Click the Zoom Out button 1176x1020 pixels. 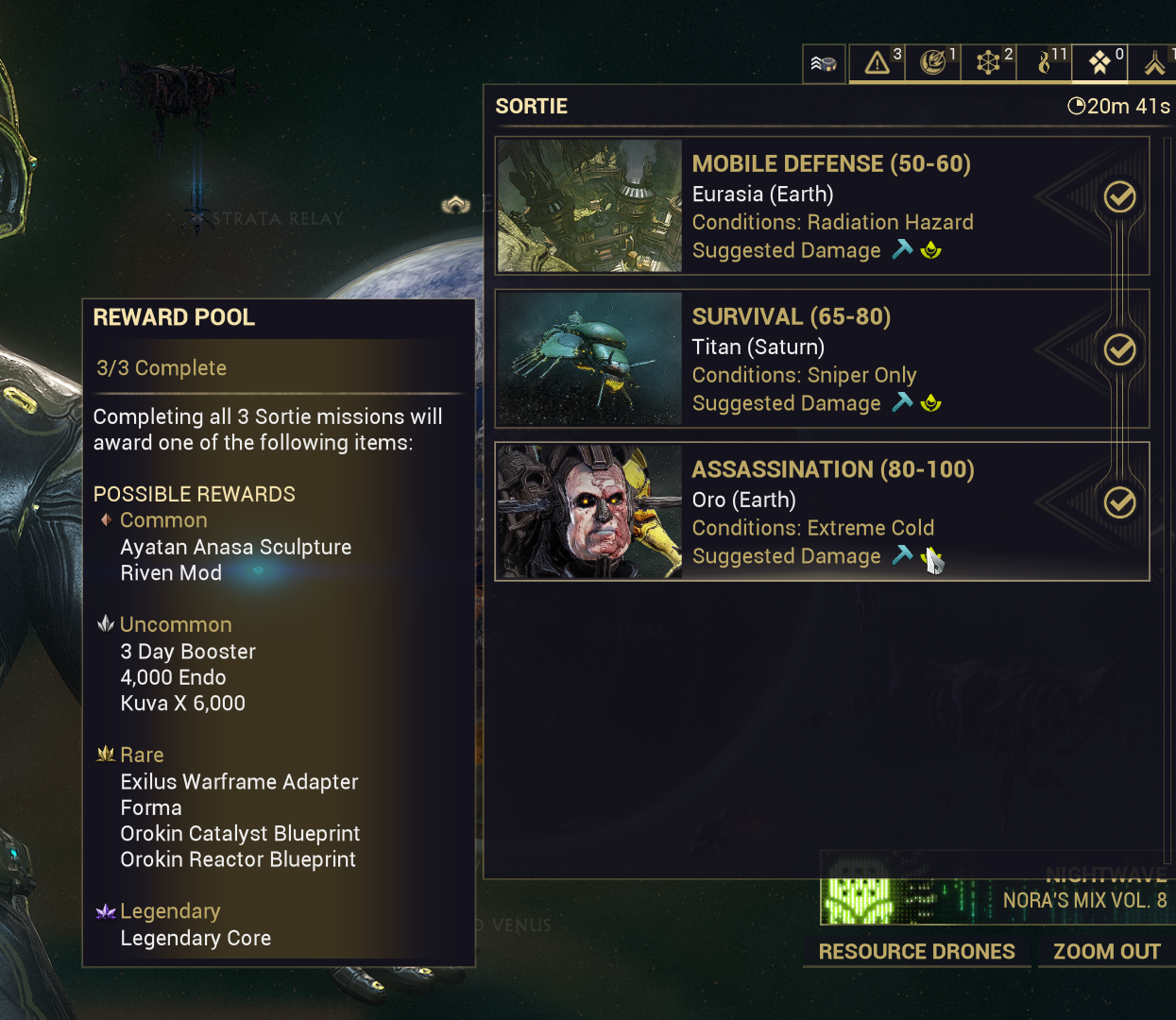(1106, 951)
